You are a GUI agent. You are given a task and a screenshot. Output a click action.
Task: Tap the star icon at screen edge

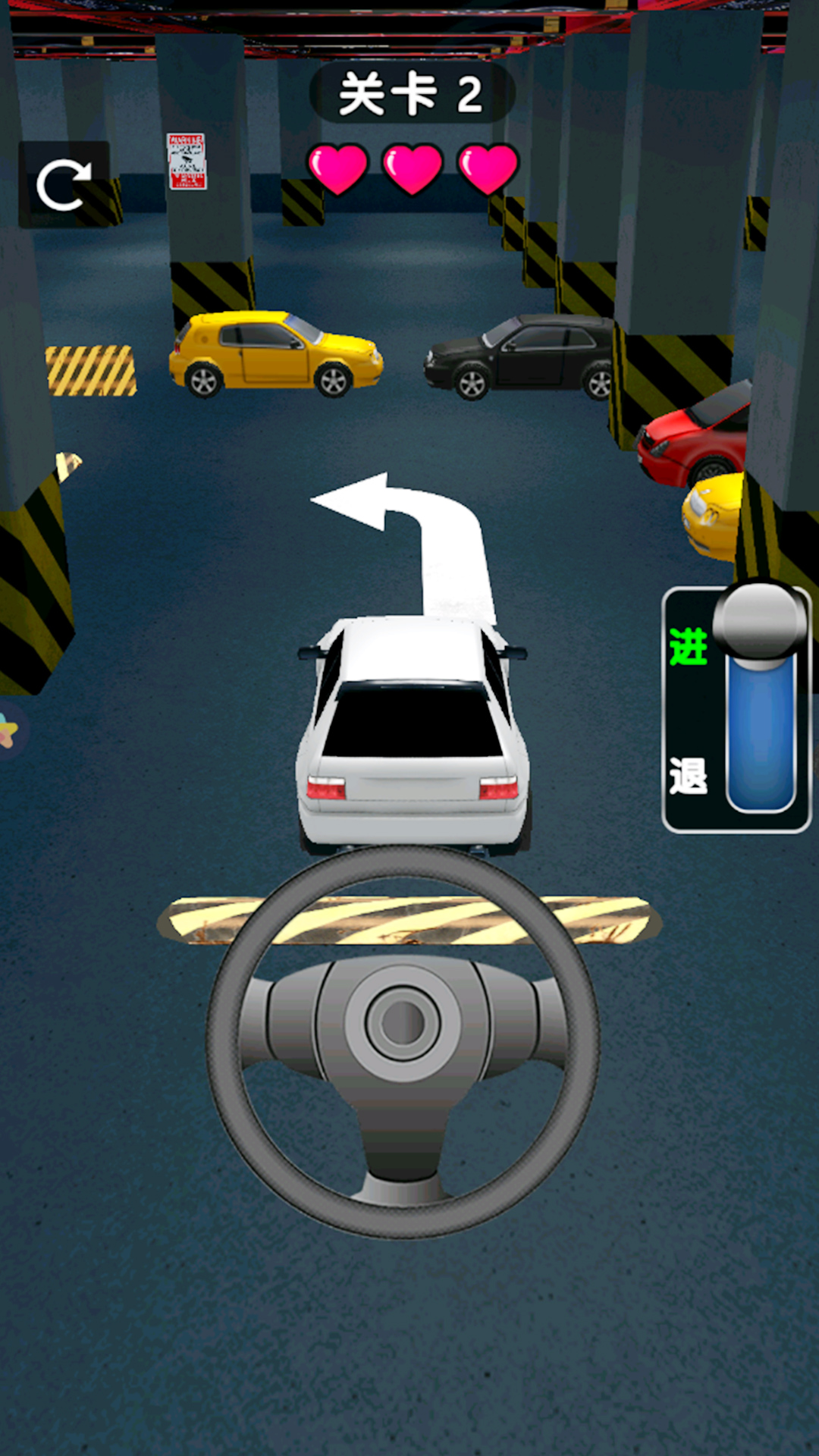[x=8, y=732]
